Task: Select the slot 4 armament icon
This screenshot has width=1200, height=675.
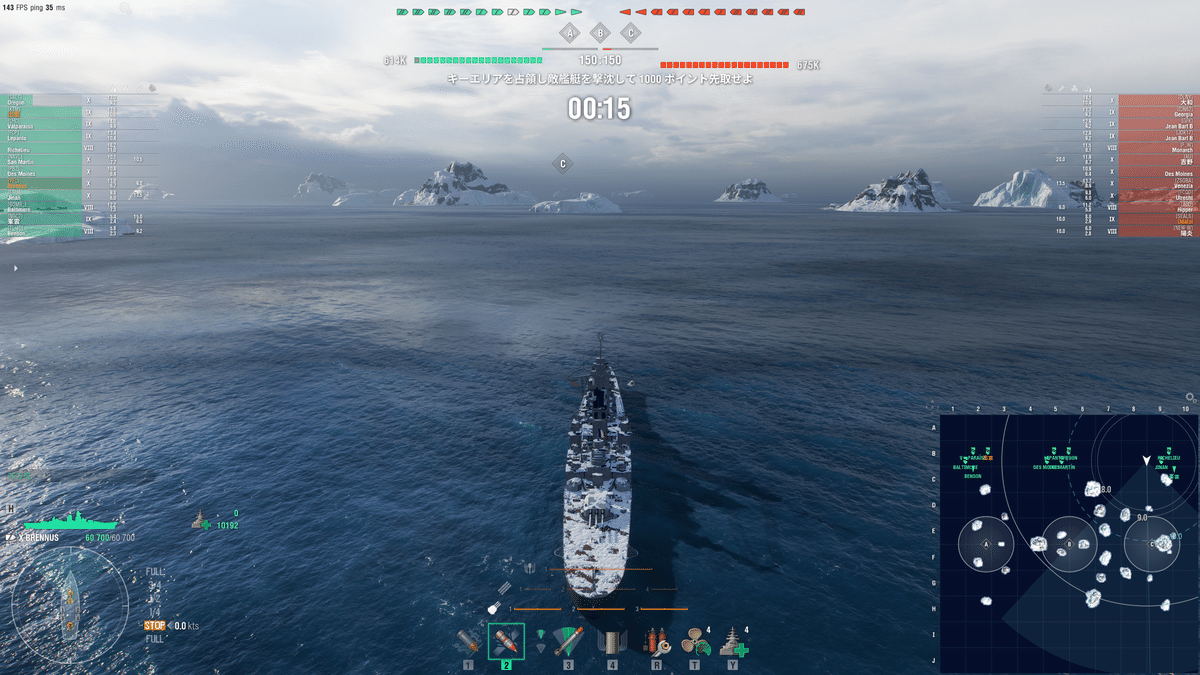Action: coord(610,641)
